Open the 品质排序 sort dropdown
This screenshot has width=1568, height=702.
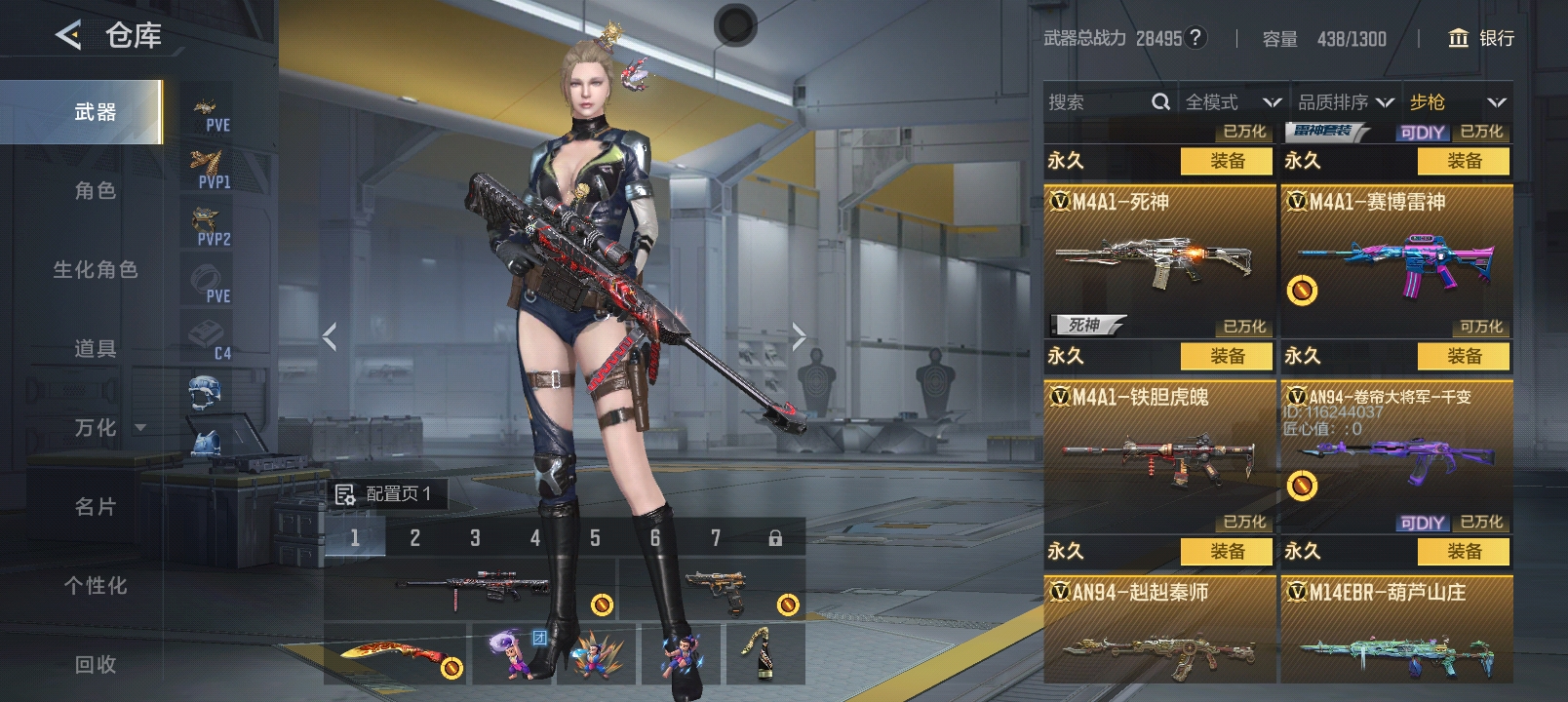coord(1345,102)
